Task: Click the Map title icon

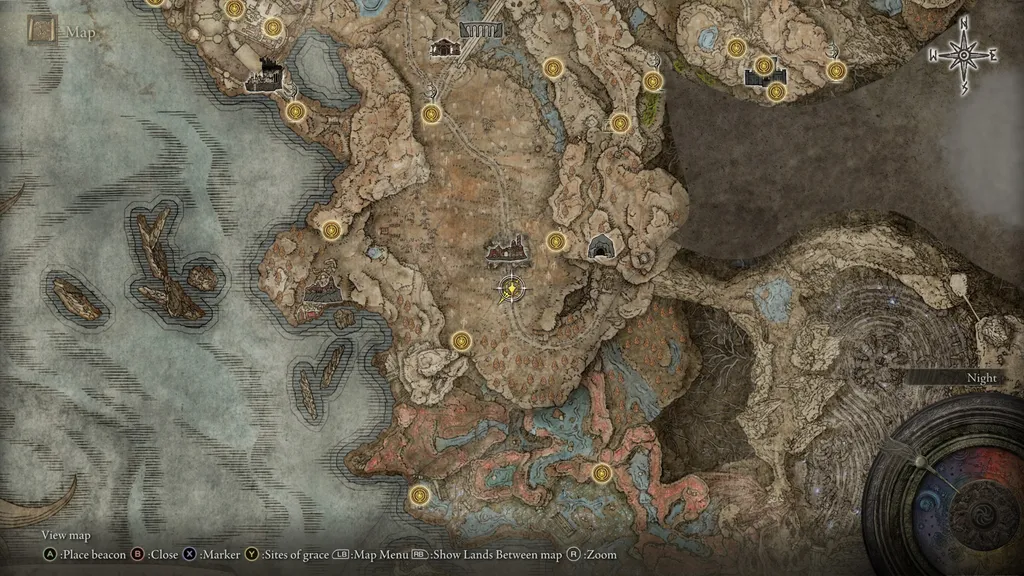Action: click(x=41, y=31)
